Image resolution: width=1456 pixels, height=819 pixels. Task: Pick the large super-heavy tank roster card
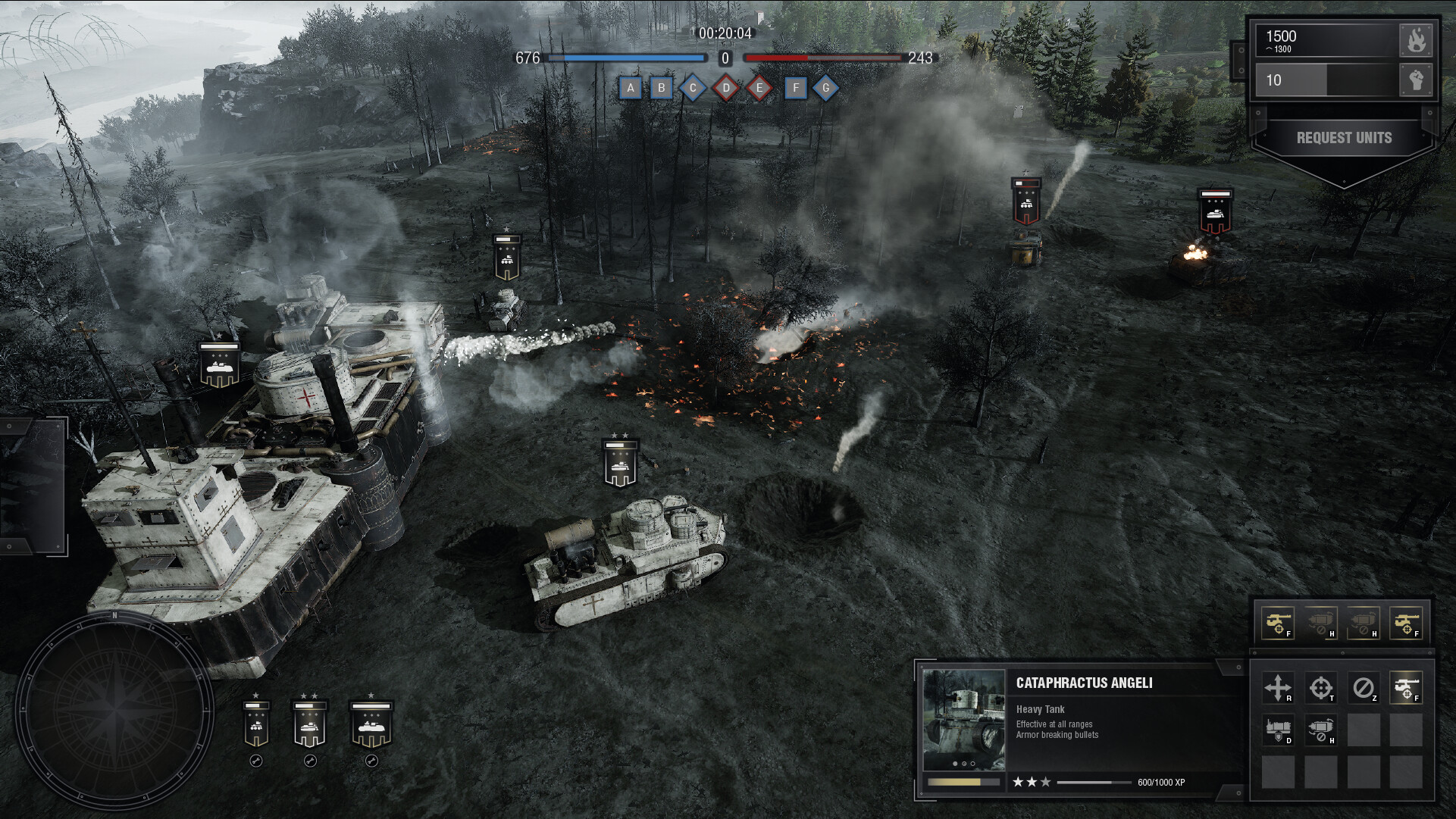pyautogui.click(x=371, y=724)
